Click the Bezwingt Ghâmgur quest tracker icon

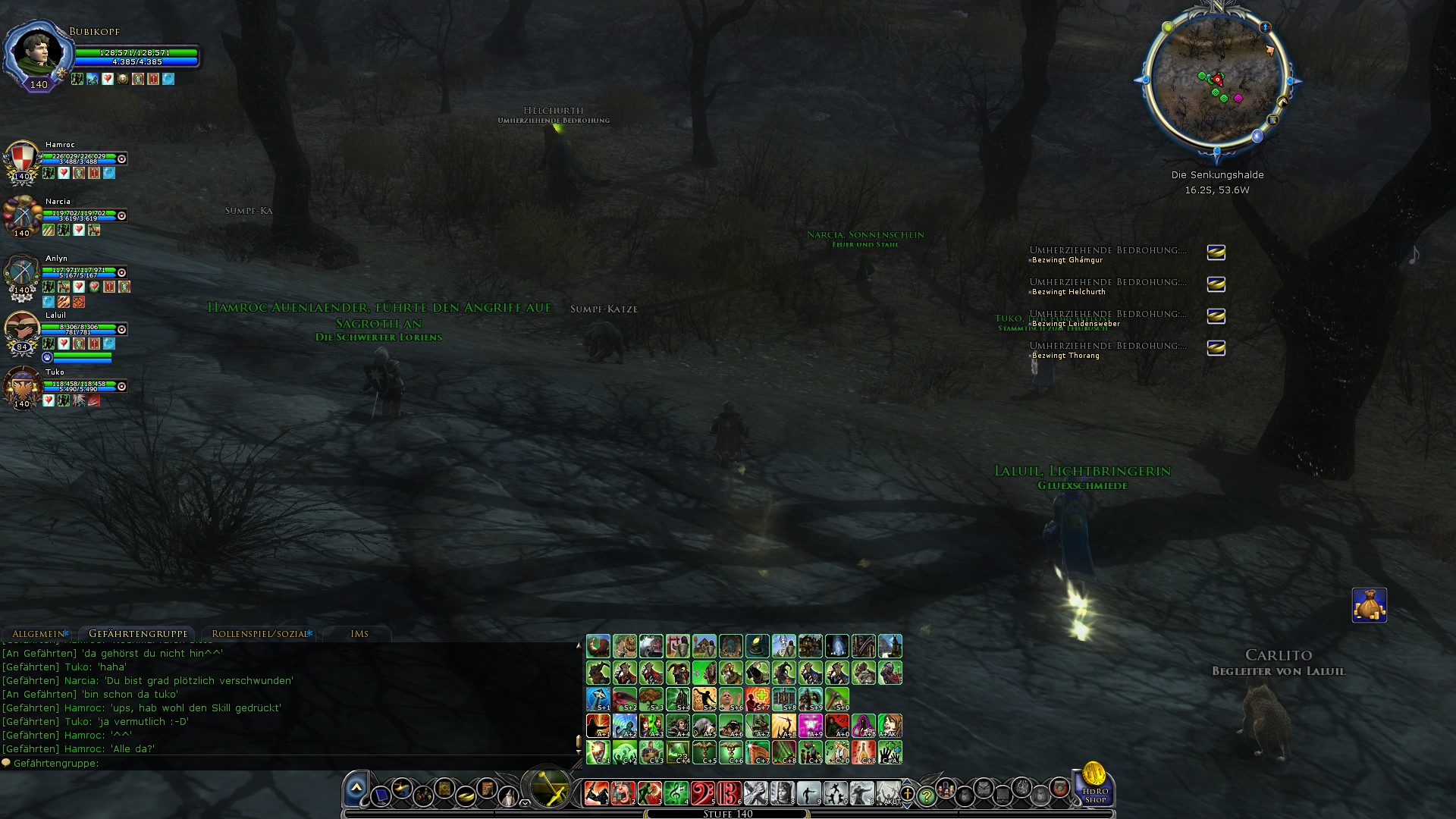click(1216, 253)
